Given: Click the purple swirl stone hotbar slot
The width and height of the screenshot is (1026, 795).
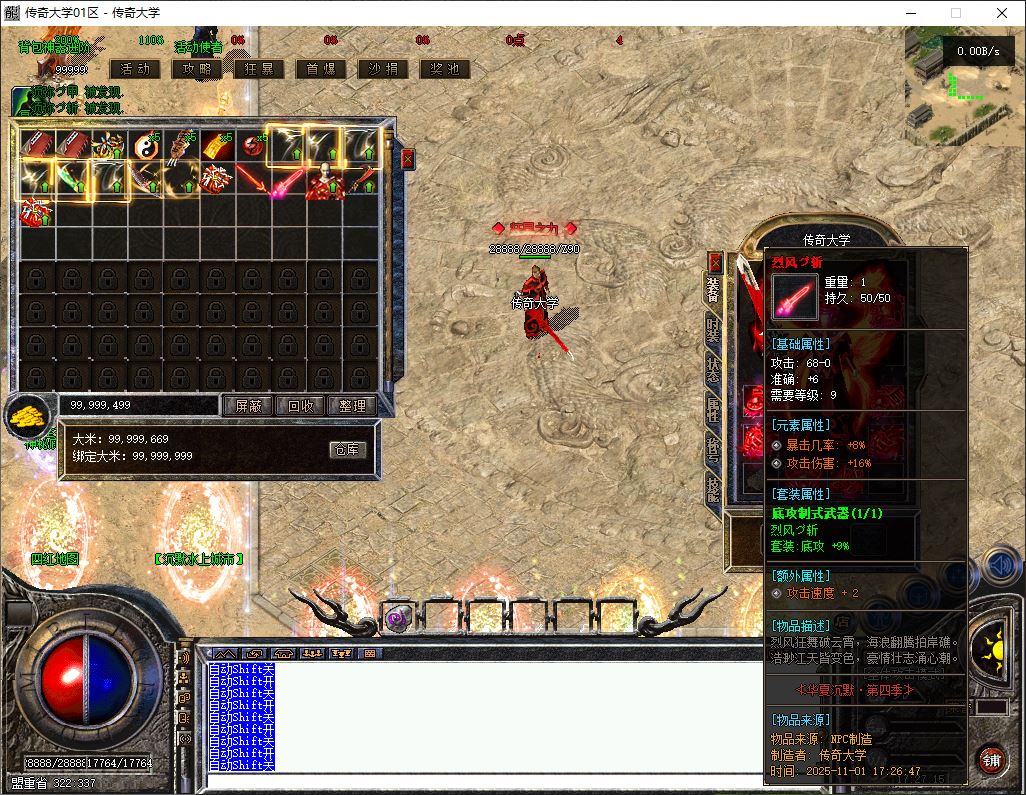Looking at the screenshot, I should point(396,618).
